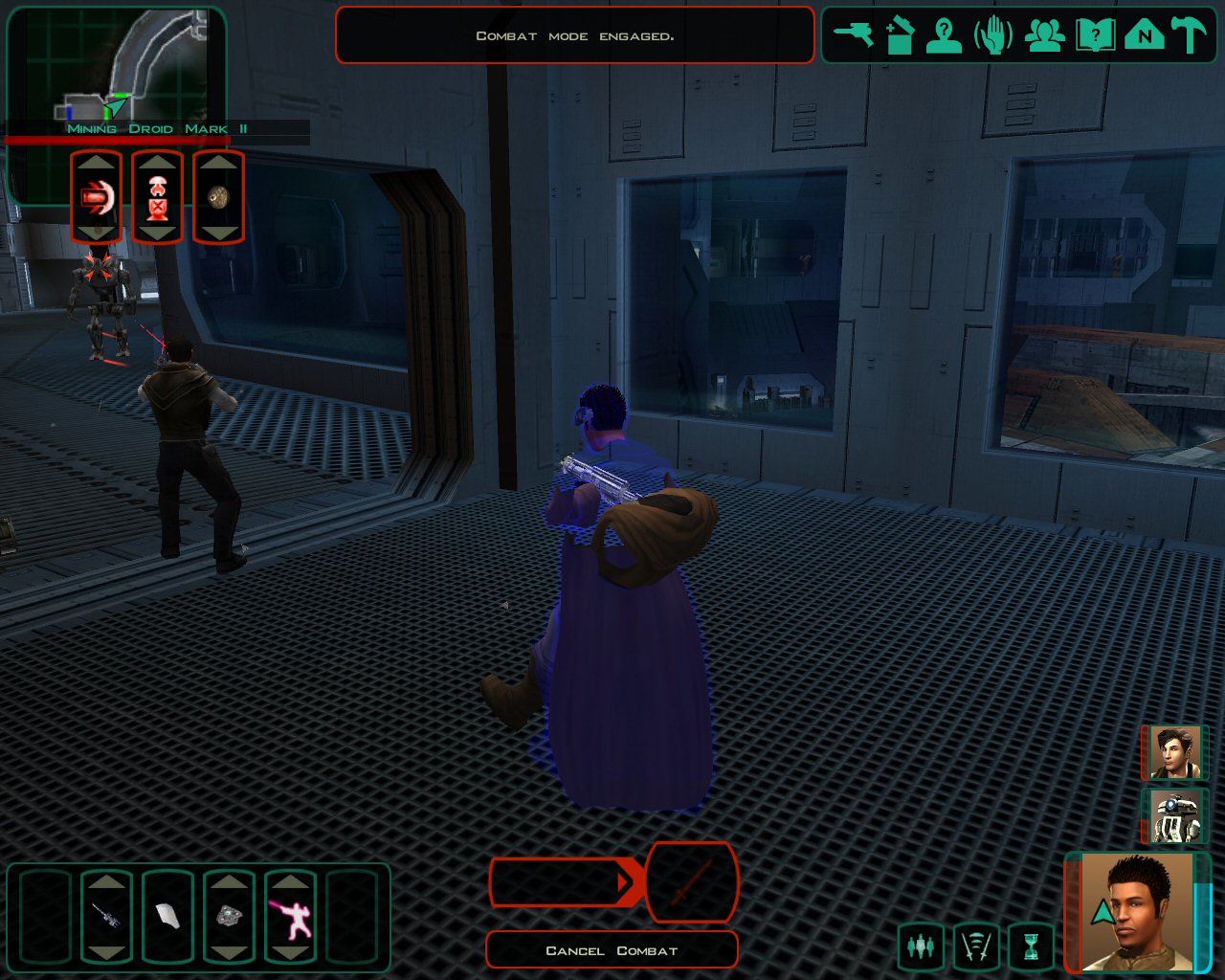Open the Character sheet (figure with question mark)
Image resolution: width=1225 pixels, height=980 pixels.
(x=945, y=35)
